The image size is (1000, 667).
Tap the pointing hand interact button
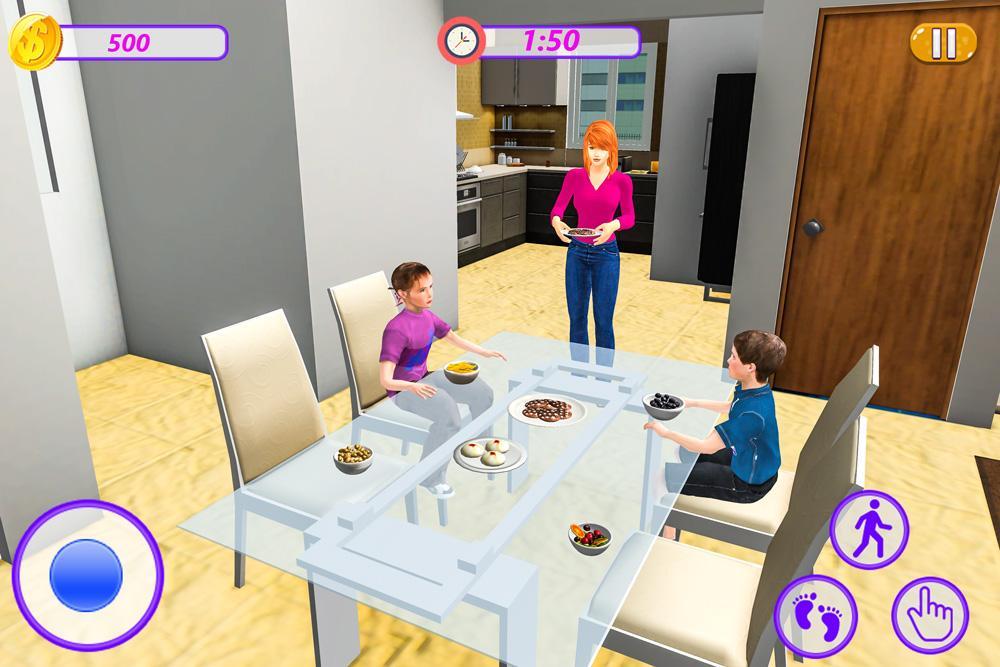[930, 613]
